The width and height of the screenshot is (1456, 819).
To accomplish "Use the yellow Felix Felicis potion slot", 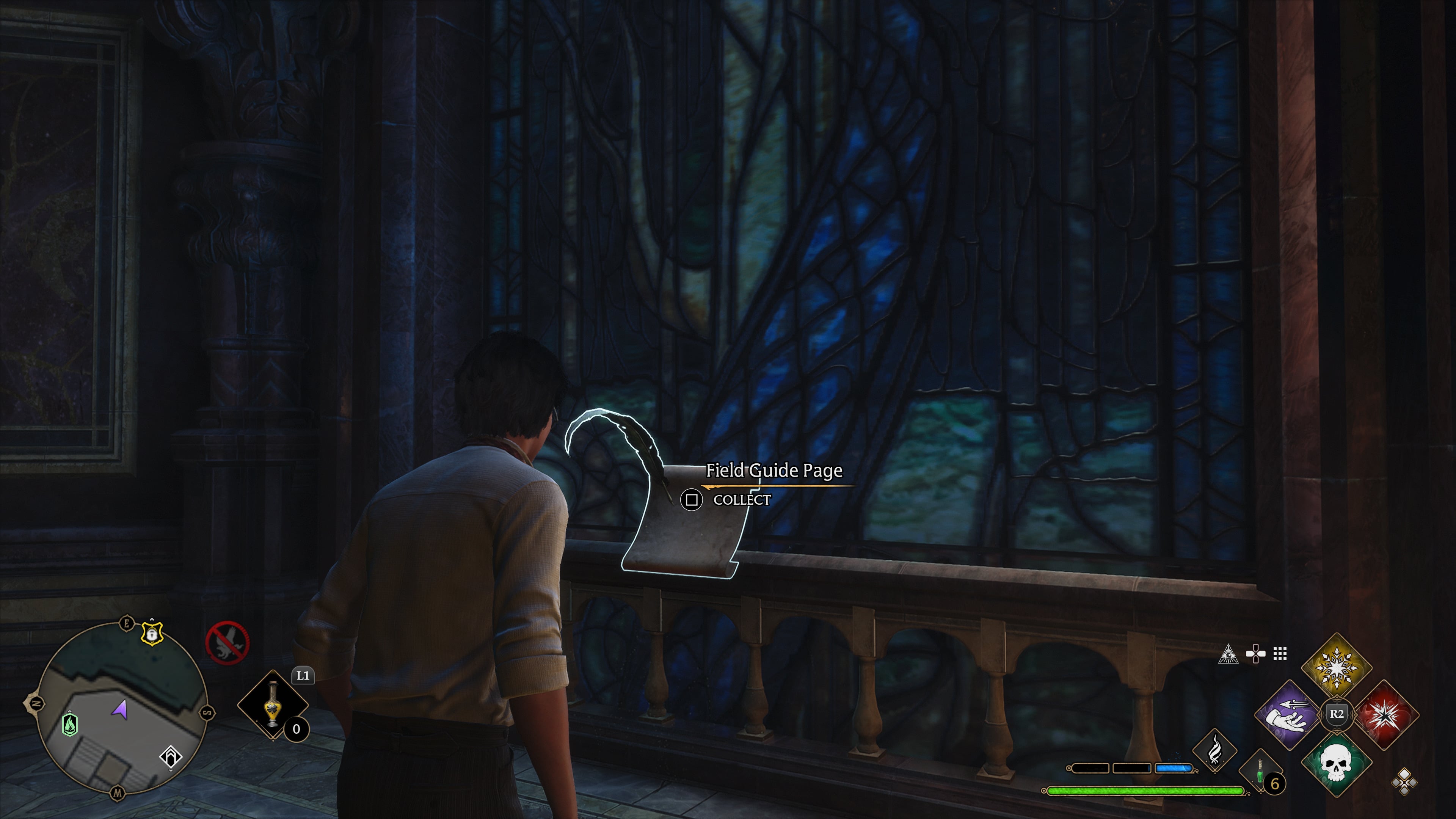I will 273,704.
